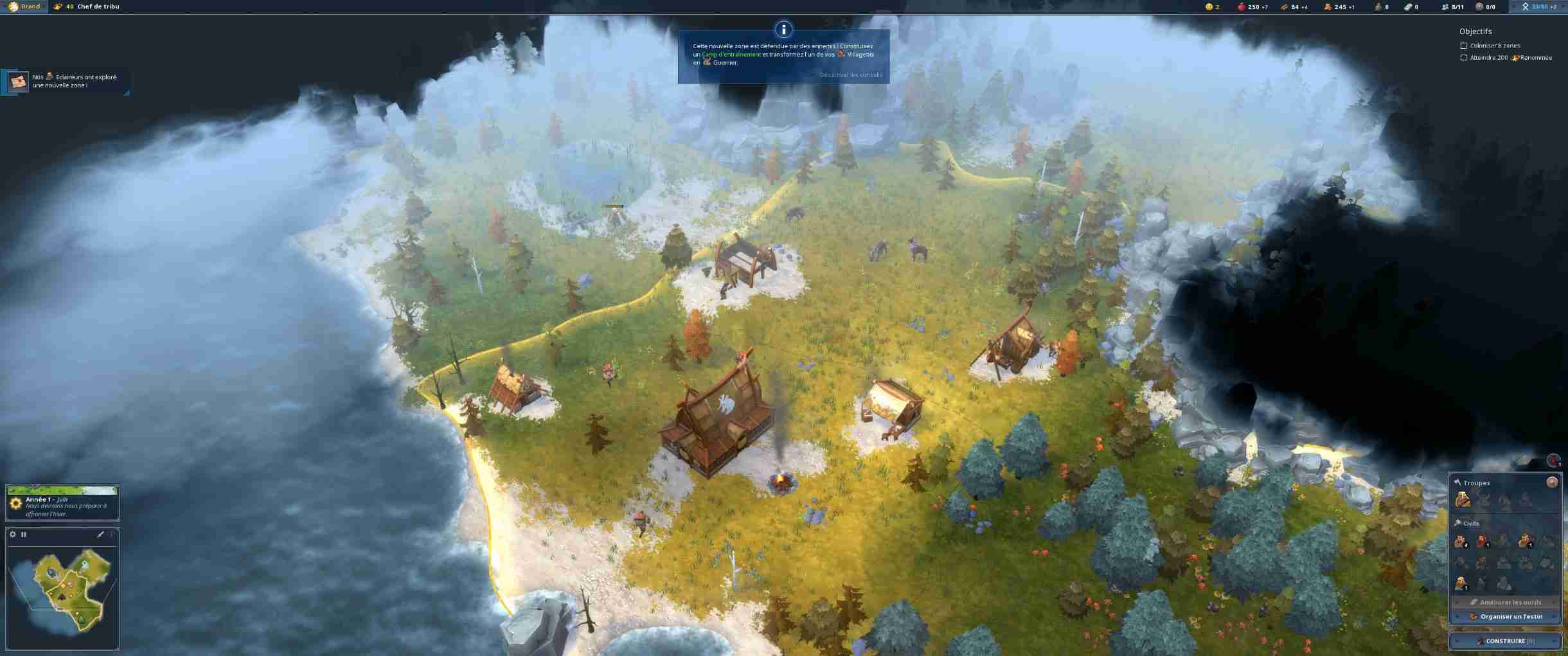Open settings with the gear icon

(x=13, y=534)
